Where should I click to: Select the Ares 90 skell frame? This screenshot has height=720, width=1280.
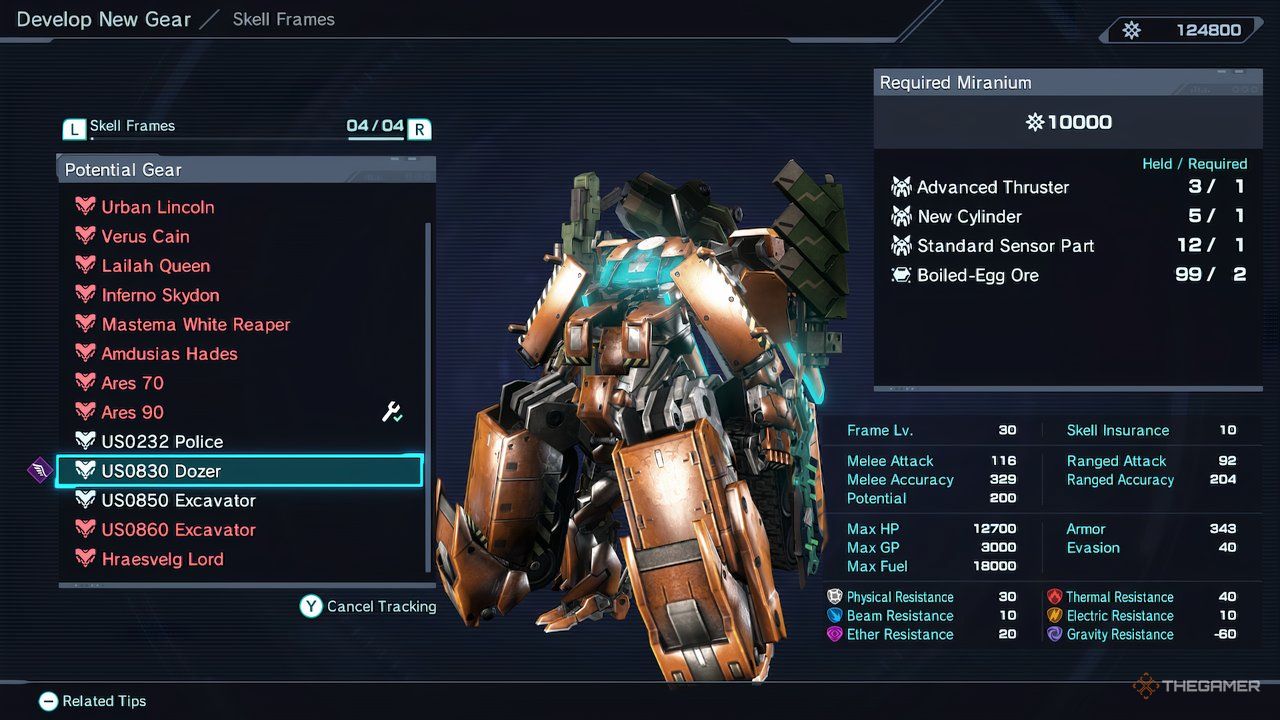pyautogui.click(x=132, y=412)
